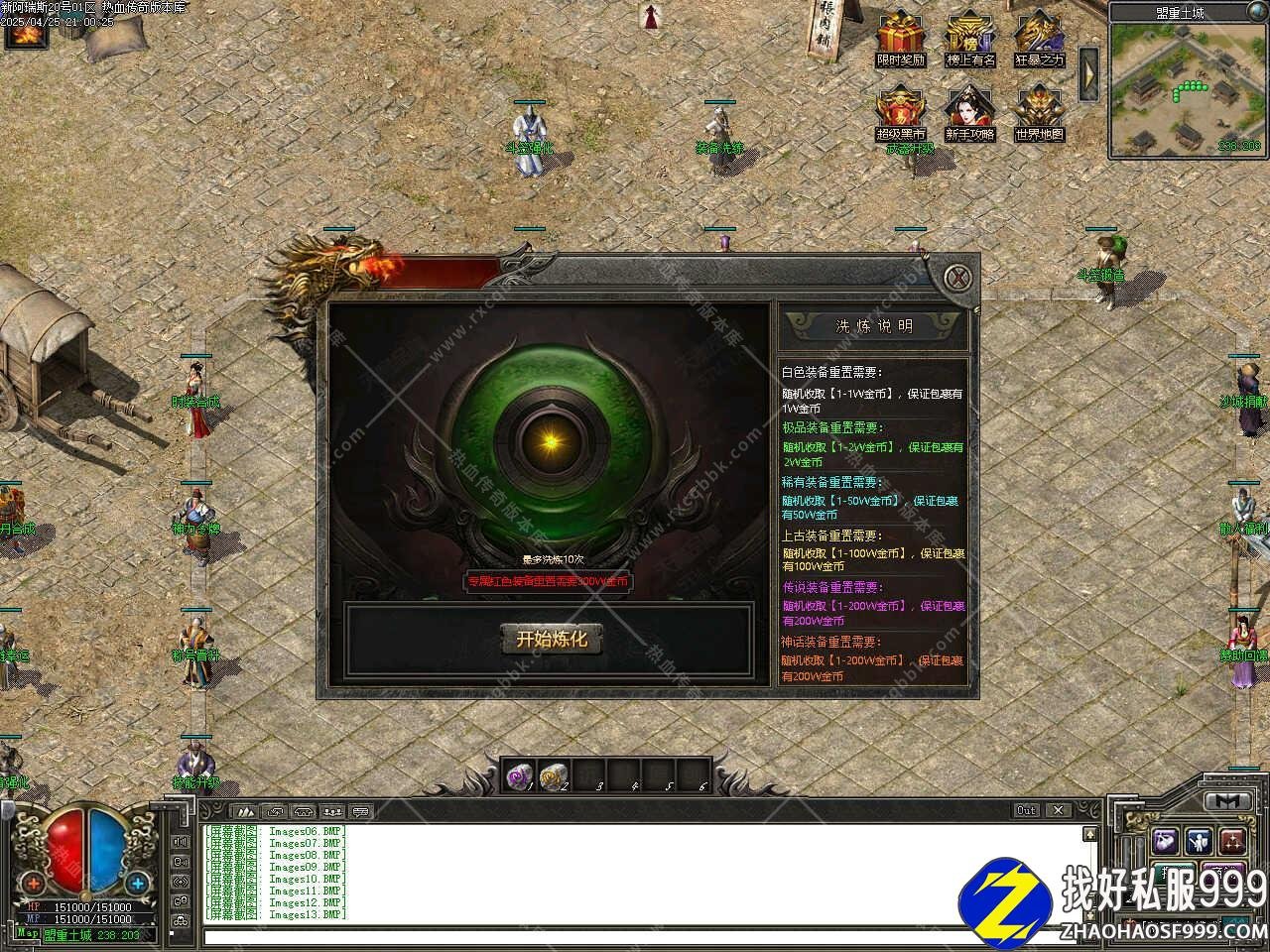Open the 世界地图 world map icon
Viewport: 1270px width, 952px height.
pyautogui.click(x=1038, y=111)
